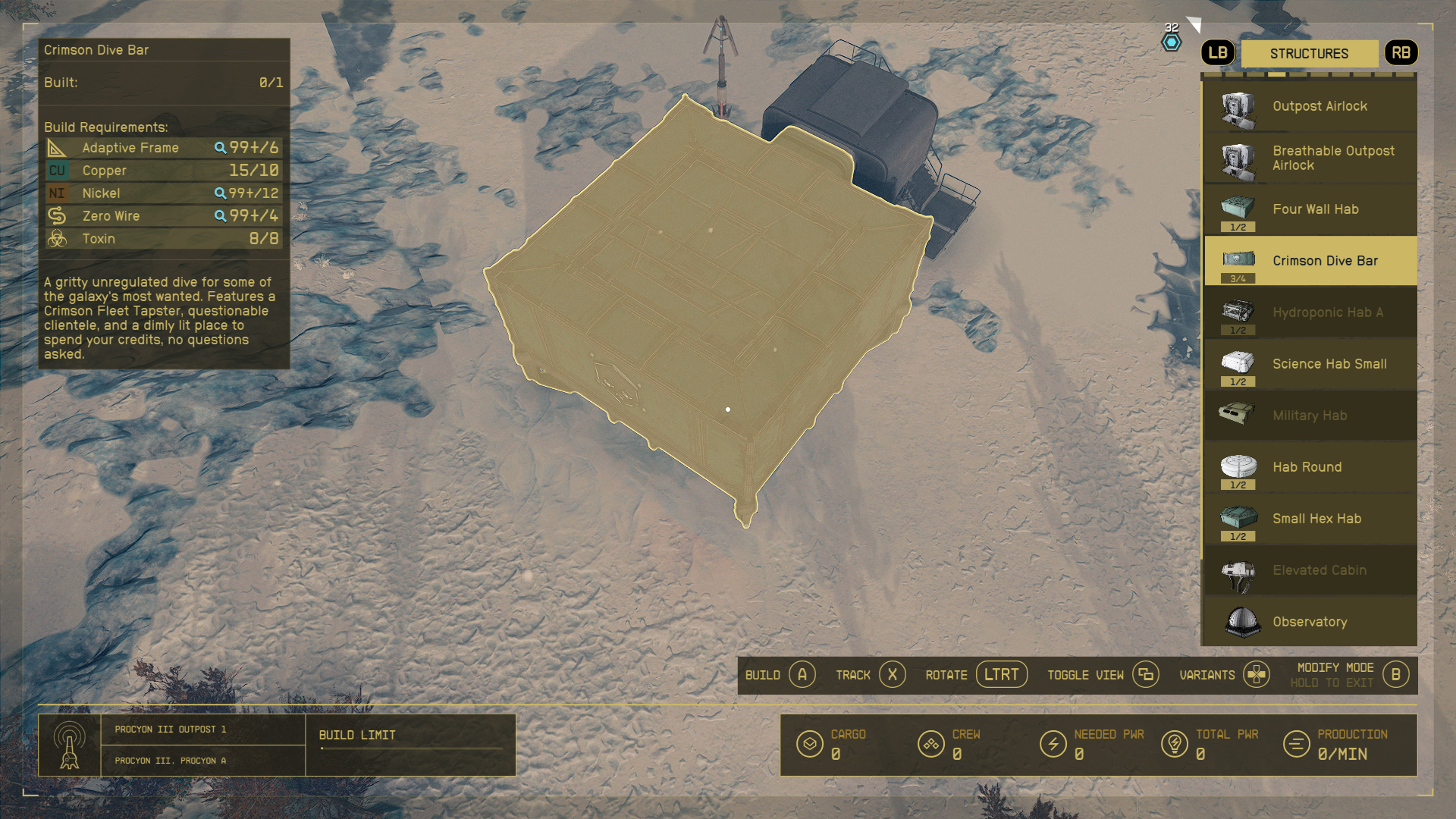
Task: Select the Outpost Airlock structure icon
Action: pos(1237,106)
